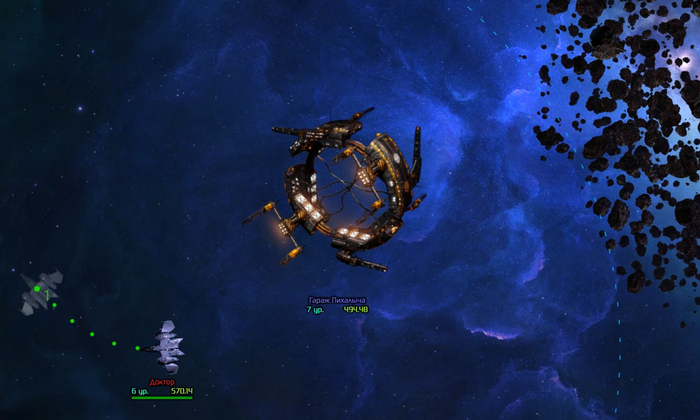This screenshot has height=420, width=700.
Task: Click the Доктор ship name label
Action: 162,382
